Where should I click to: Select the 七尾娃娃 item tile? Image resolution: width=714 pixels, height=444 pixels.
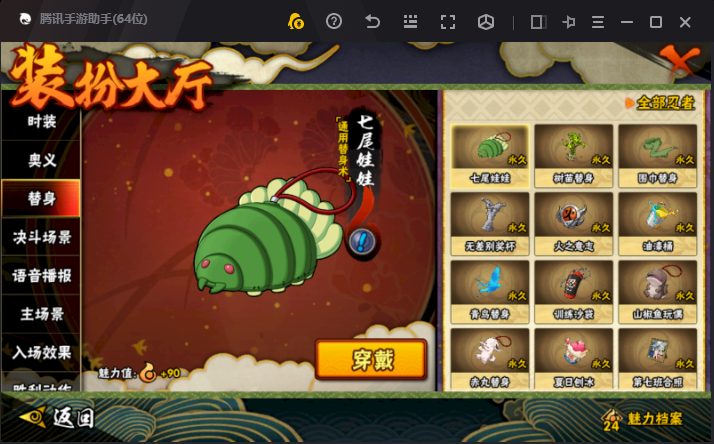491,153
